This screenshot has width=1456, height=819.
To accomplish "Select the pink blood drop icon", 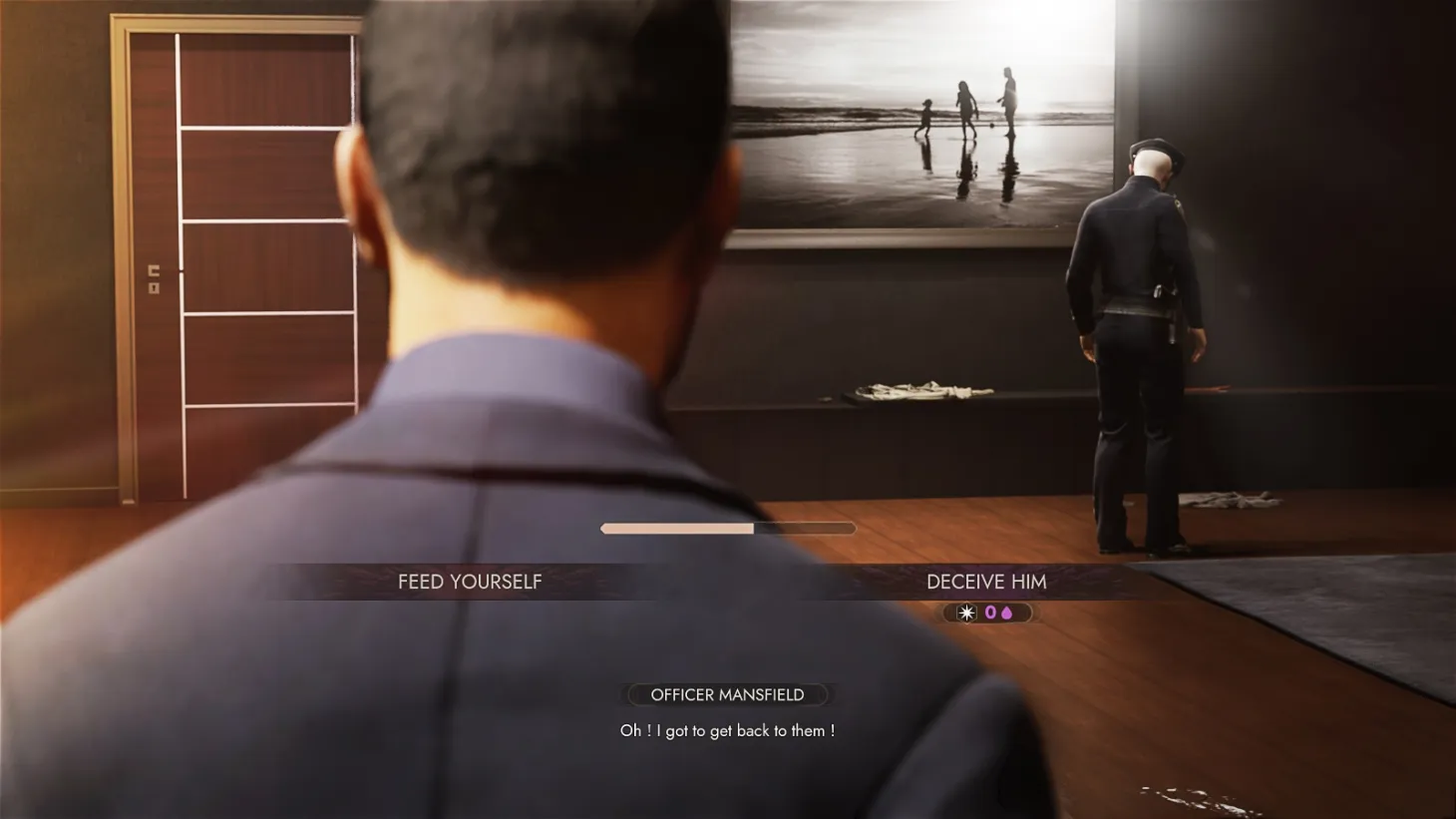I will click(1007, 613).
